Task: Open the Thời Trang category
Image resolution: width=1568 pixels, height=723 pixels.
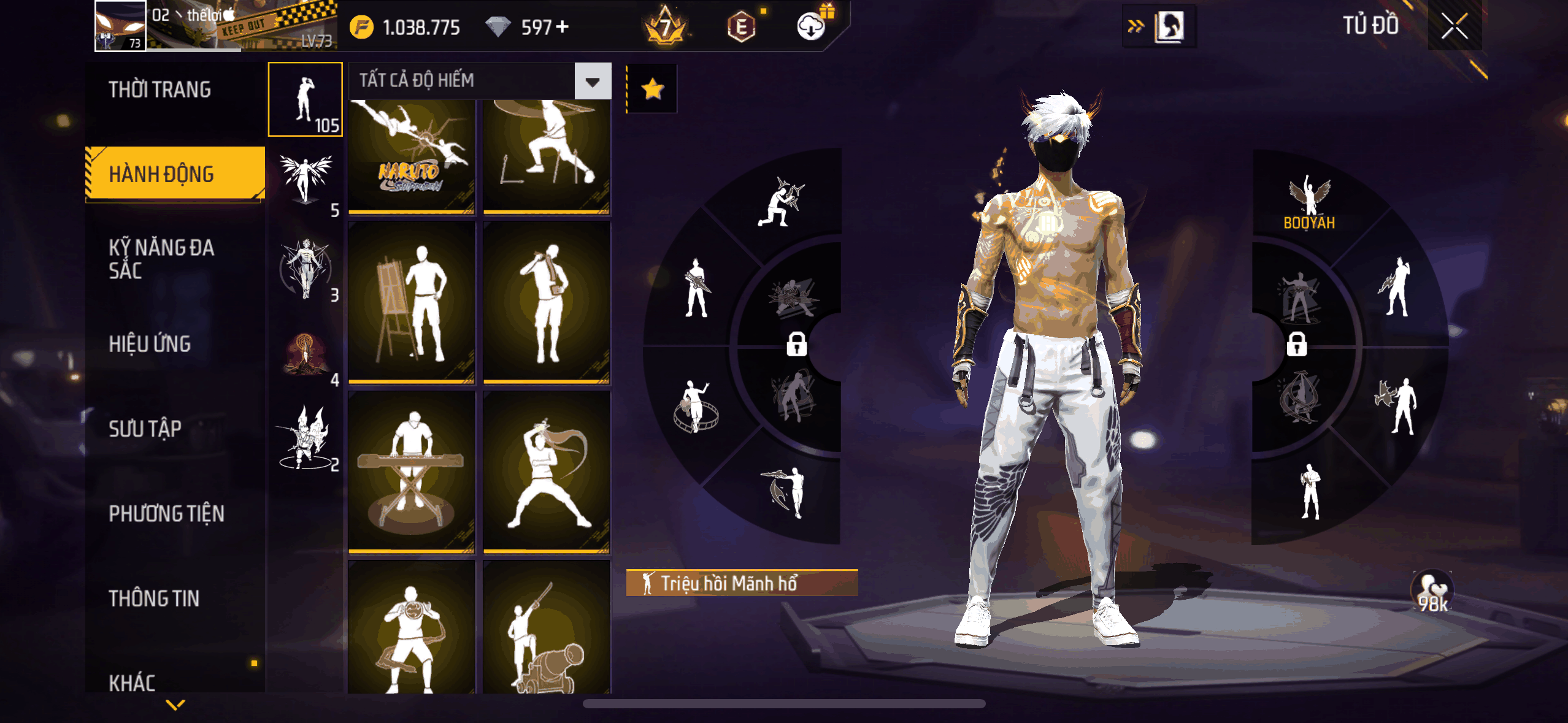Action: coord(159,90)
